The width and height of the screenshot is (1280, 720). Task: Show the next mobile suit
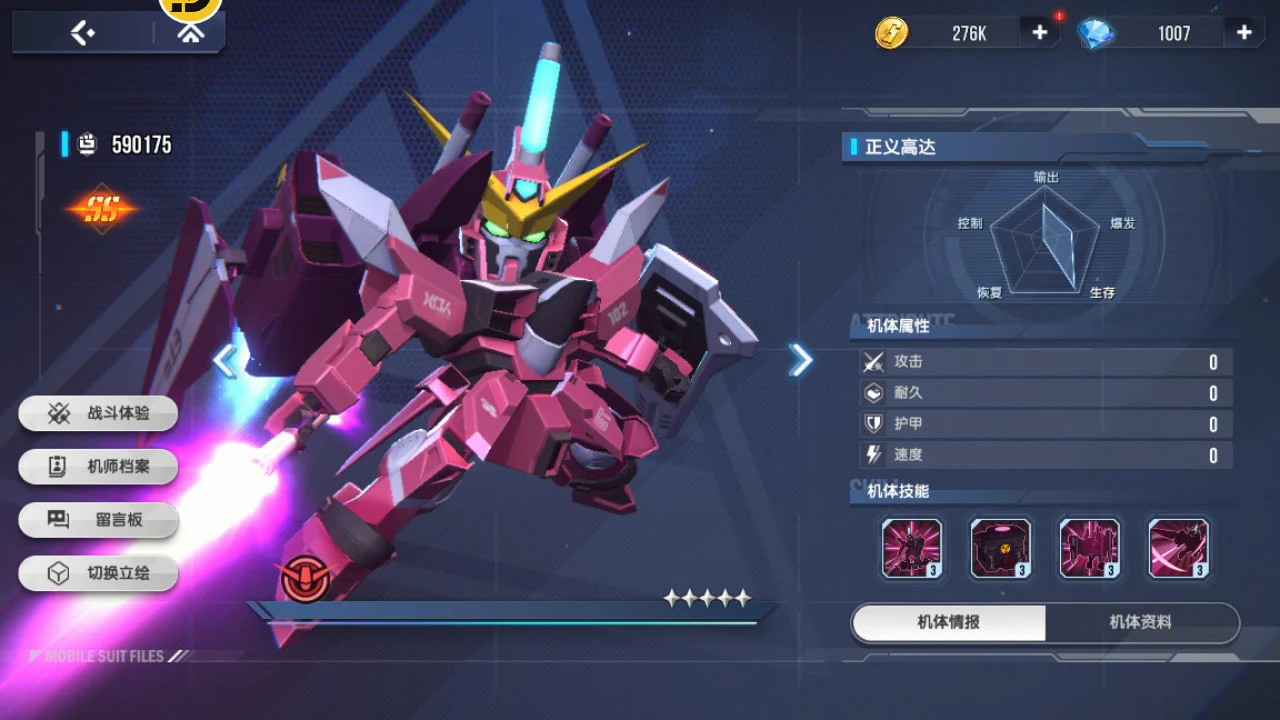[800, 360]
